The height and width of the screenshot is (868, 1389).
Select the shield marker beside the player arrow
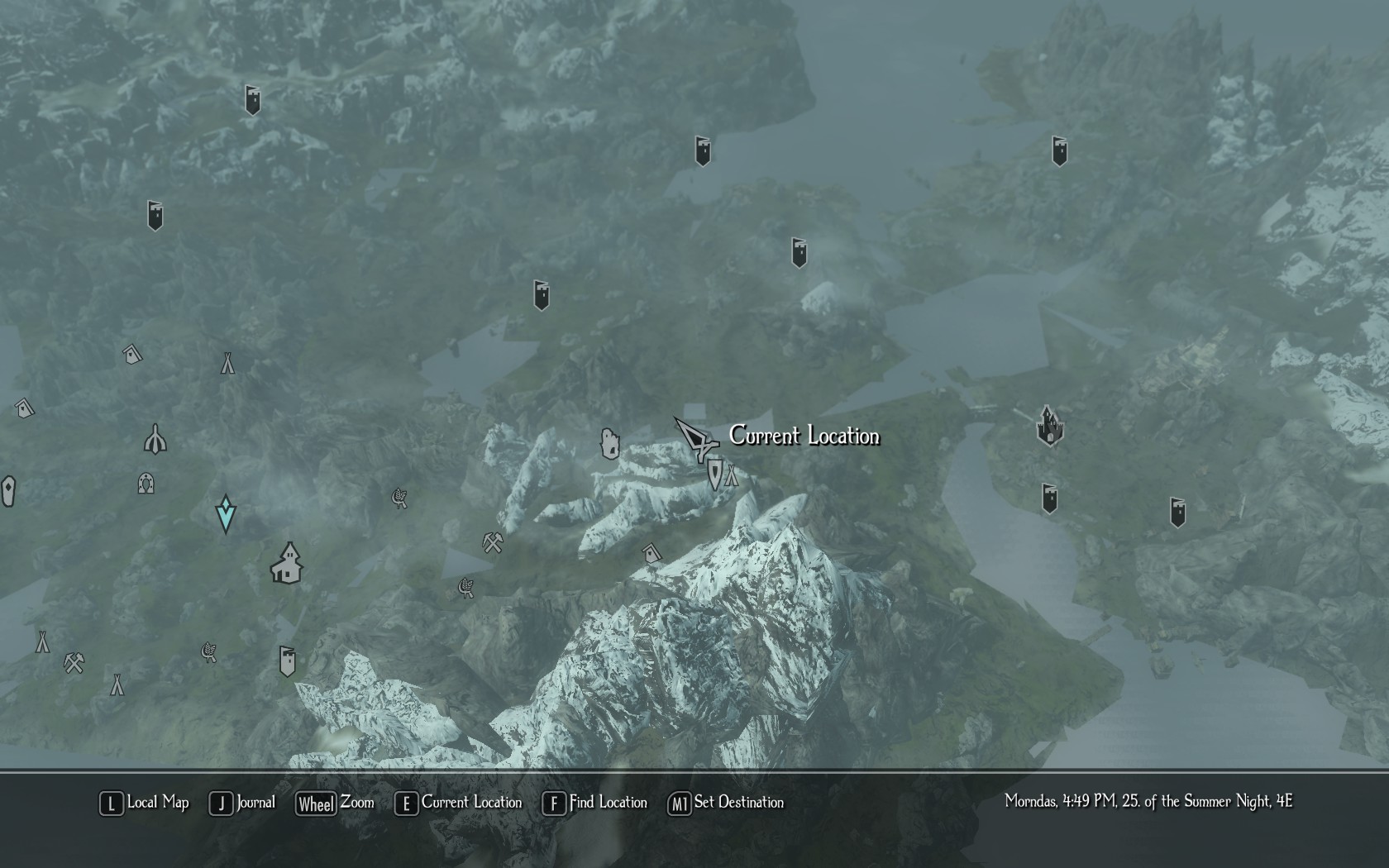[714, 475]
